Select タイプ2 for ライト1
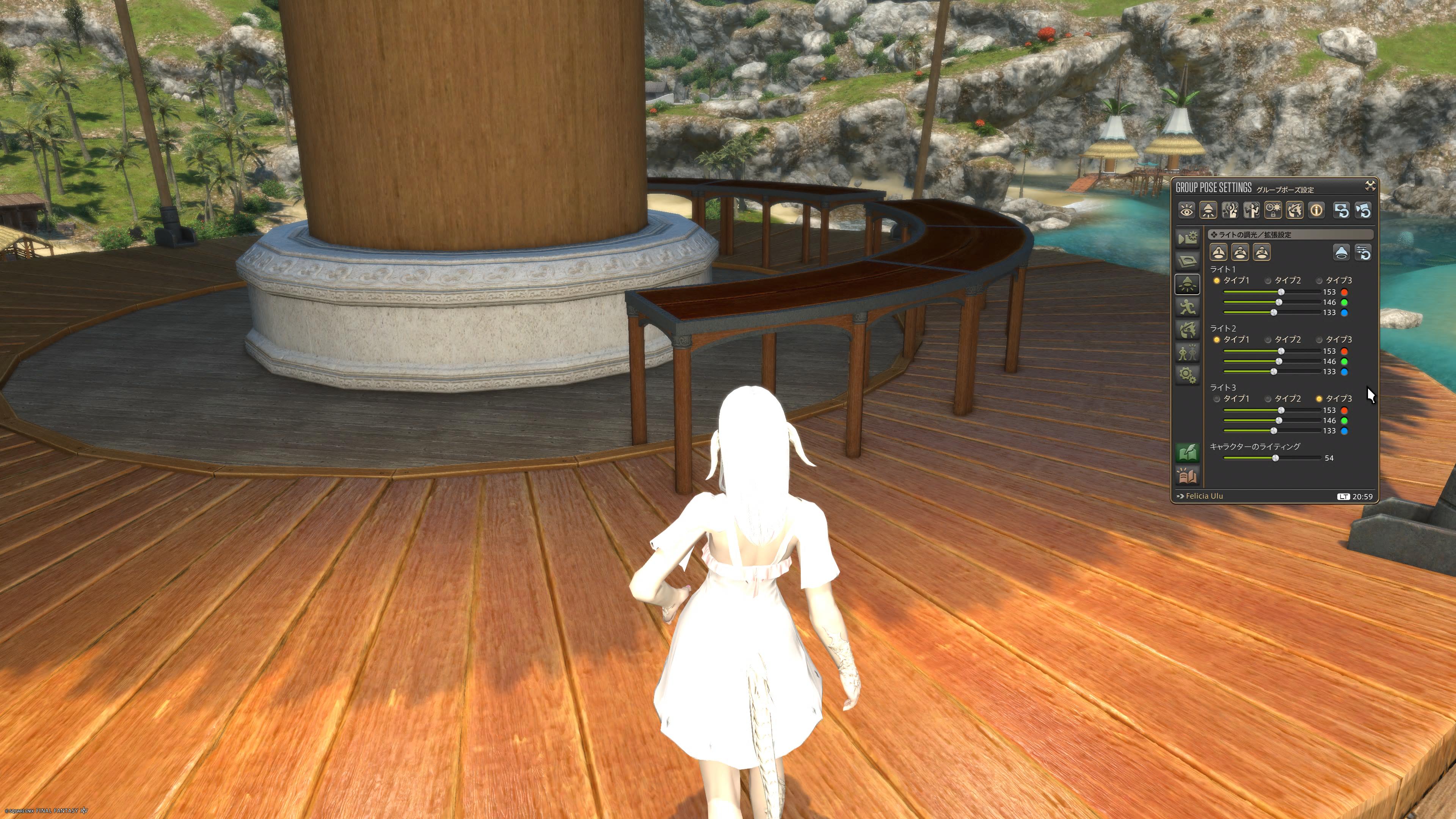The height and width of the screenshot is (819, 1456). pyautogui.click(x=1268, y=281)
